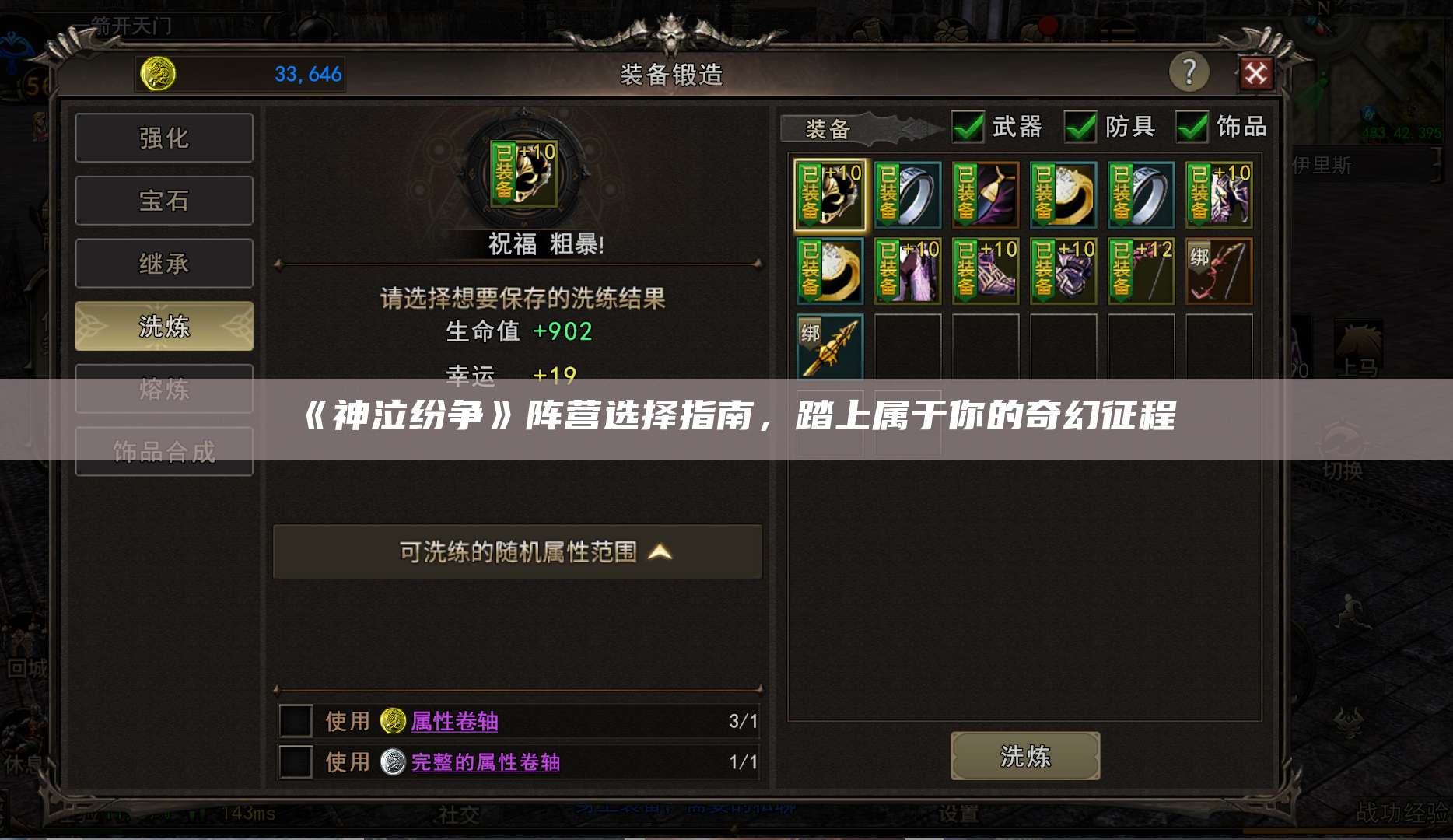
Task: Click the gold coin currency icon
Action: click(x=159, y=74)
